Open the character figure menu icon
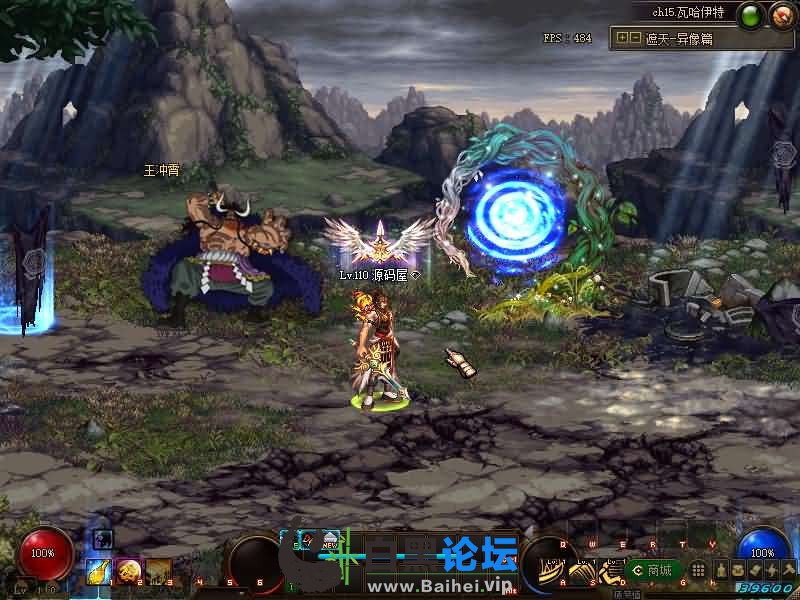800x600 pixels. coord(721,570)
